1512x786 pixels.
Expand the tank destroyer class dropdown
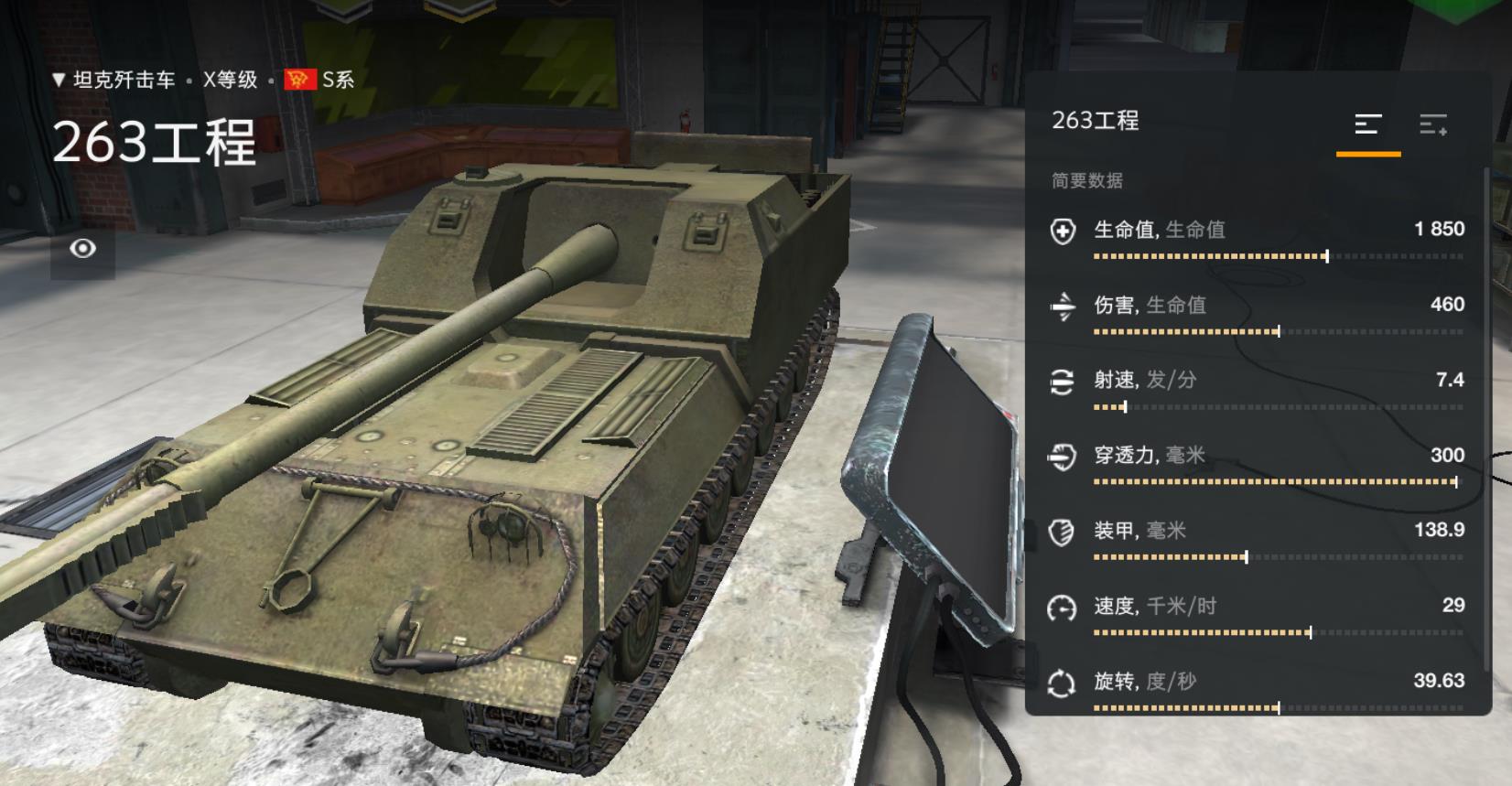(114, 81)
